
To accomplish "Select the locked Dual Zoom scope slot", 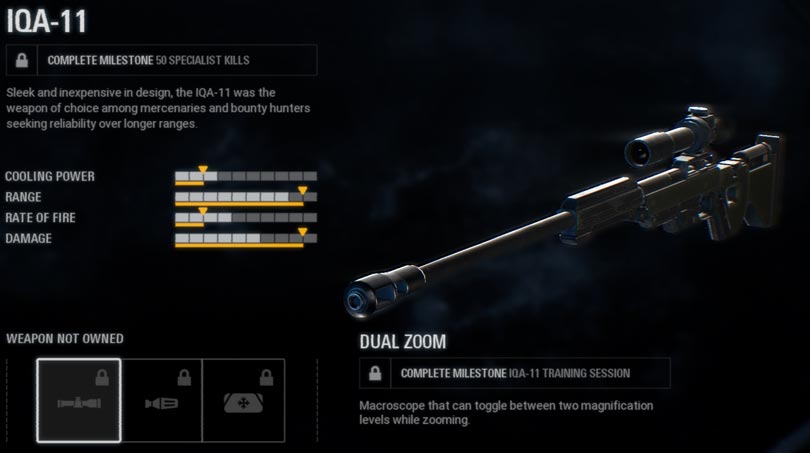I will pyautogui.click(x=79, y=400).
